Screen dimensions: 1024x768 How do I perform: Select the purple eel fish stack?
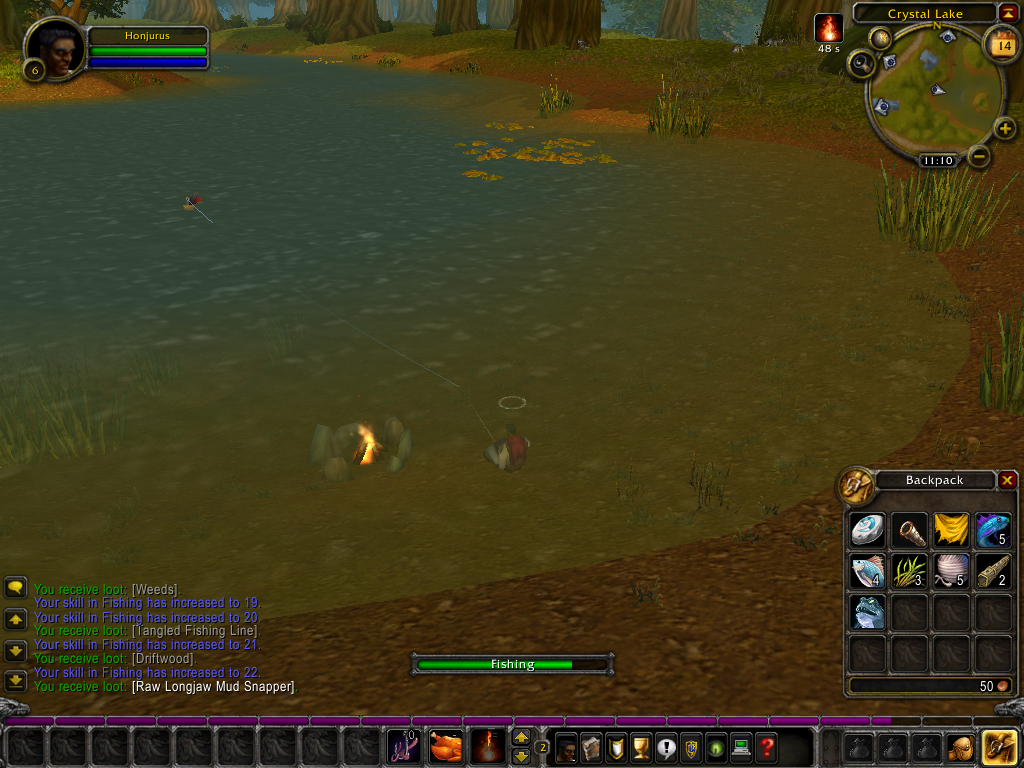(x=993, y=530)
